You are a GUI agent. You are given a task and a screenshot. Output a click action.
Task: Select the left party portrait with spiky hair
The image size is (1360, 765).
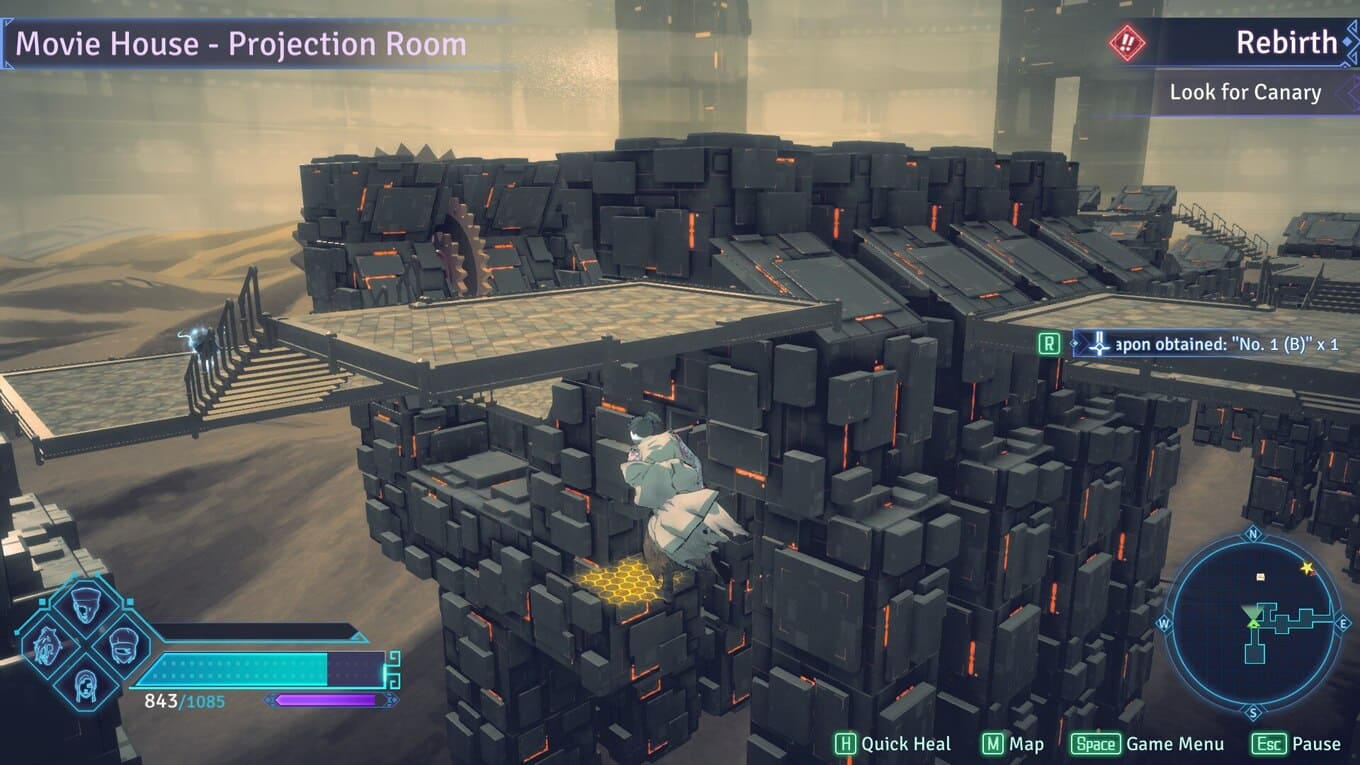[x=46, y=643]
